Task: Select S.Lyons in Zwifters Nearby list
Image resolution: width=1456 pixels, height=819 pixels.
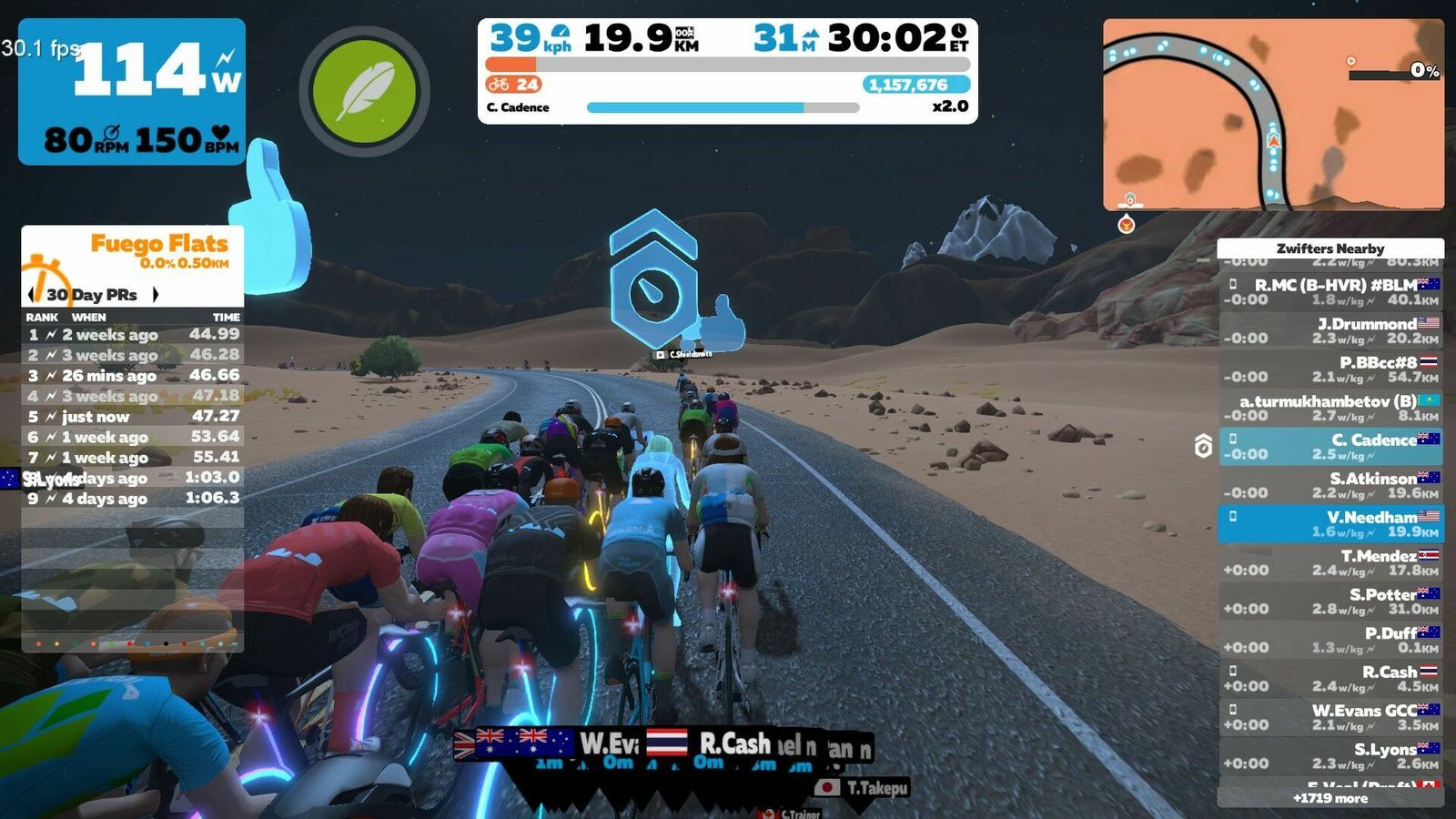Action: coord(1330,755)
